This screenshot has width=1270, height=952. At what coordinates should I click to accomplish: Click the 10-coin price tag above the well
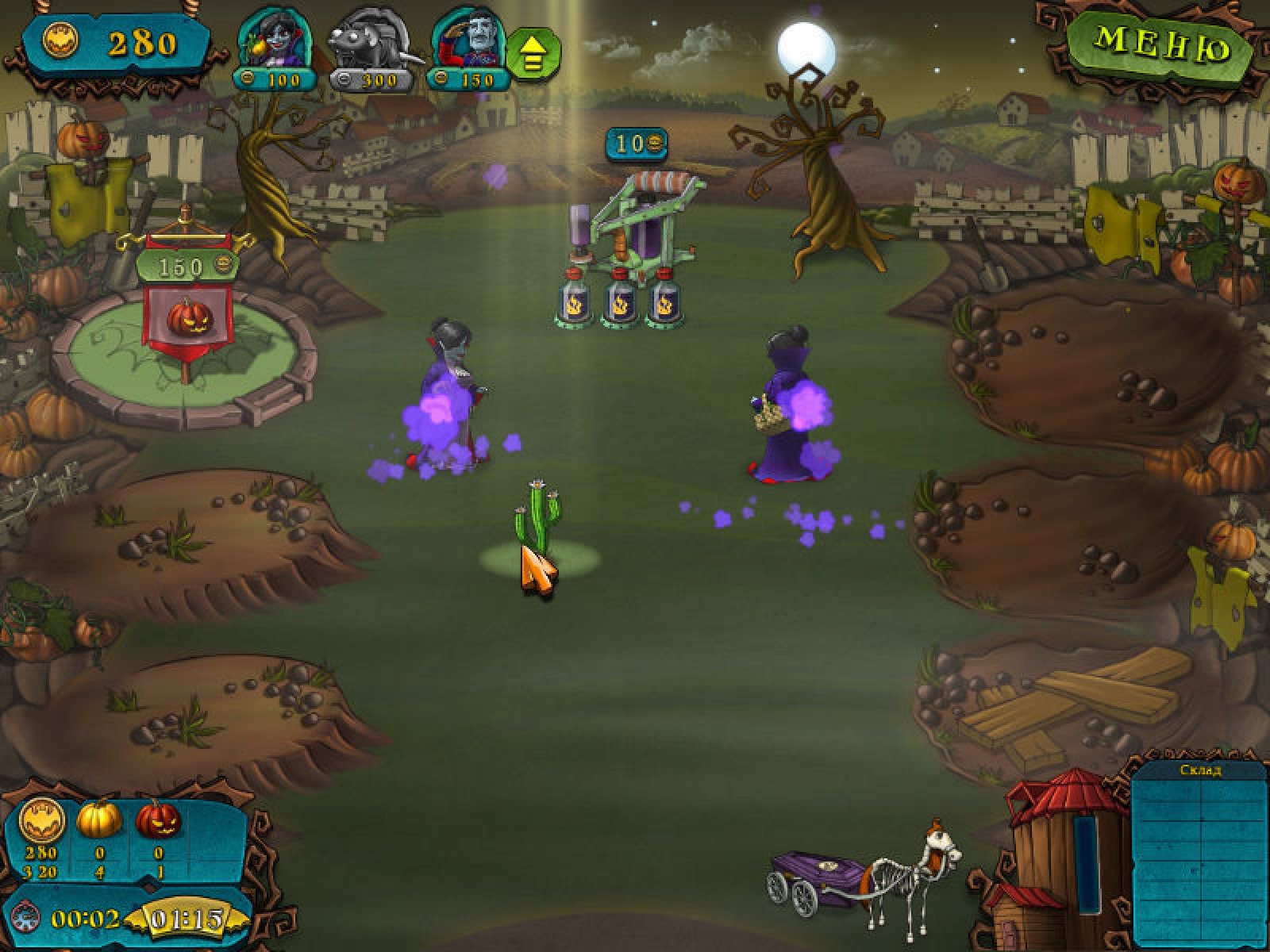[636, 144]
